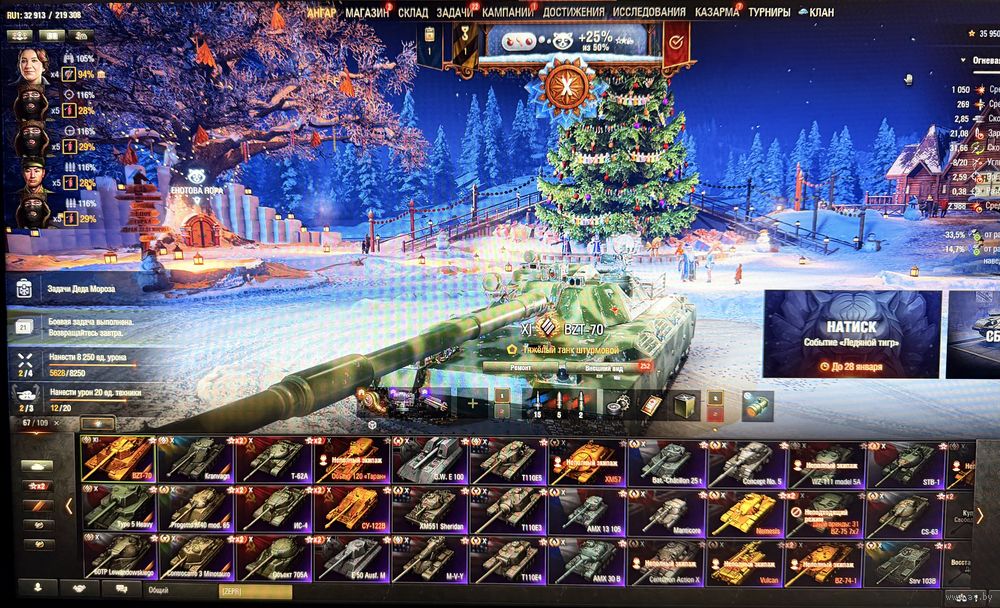The width and height of the screenshot is (1000, 608).
Task: Open the Казарма (Barracks) tab
Action: [716, 12]
